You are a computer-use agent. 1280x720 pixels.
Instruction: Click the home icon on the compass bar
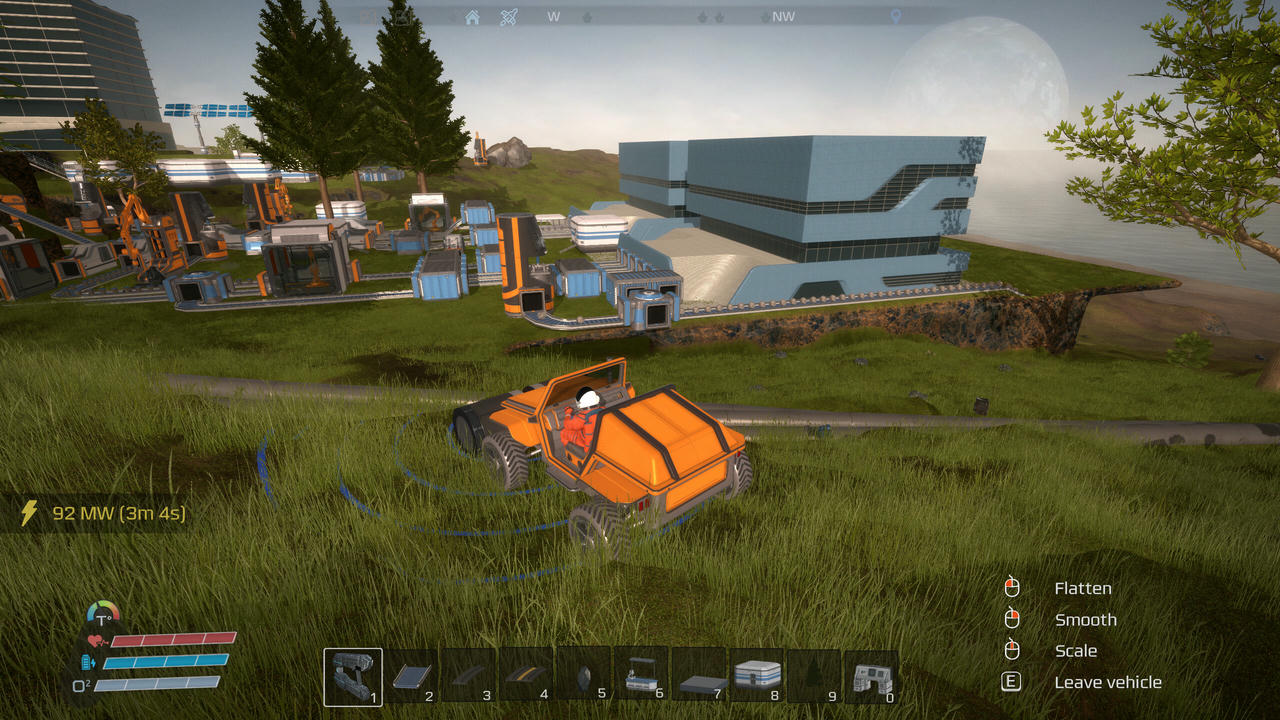click(474, 17)
